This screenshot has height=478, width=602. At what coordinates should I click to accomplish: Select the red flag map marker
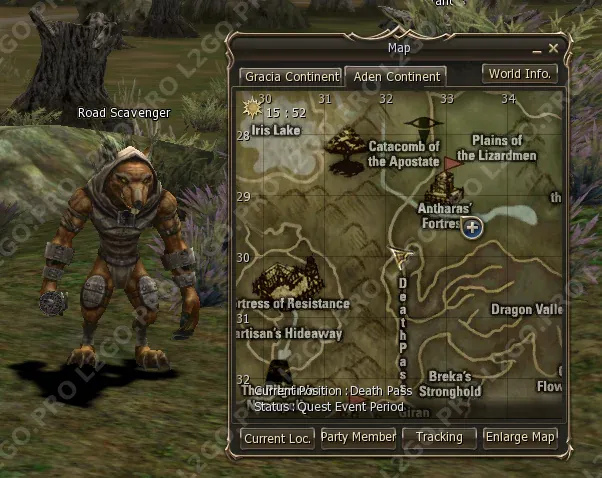pos(452,159)
